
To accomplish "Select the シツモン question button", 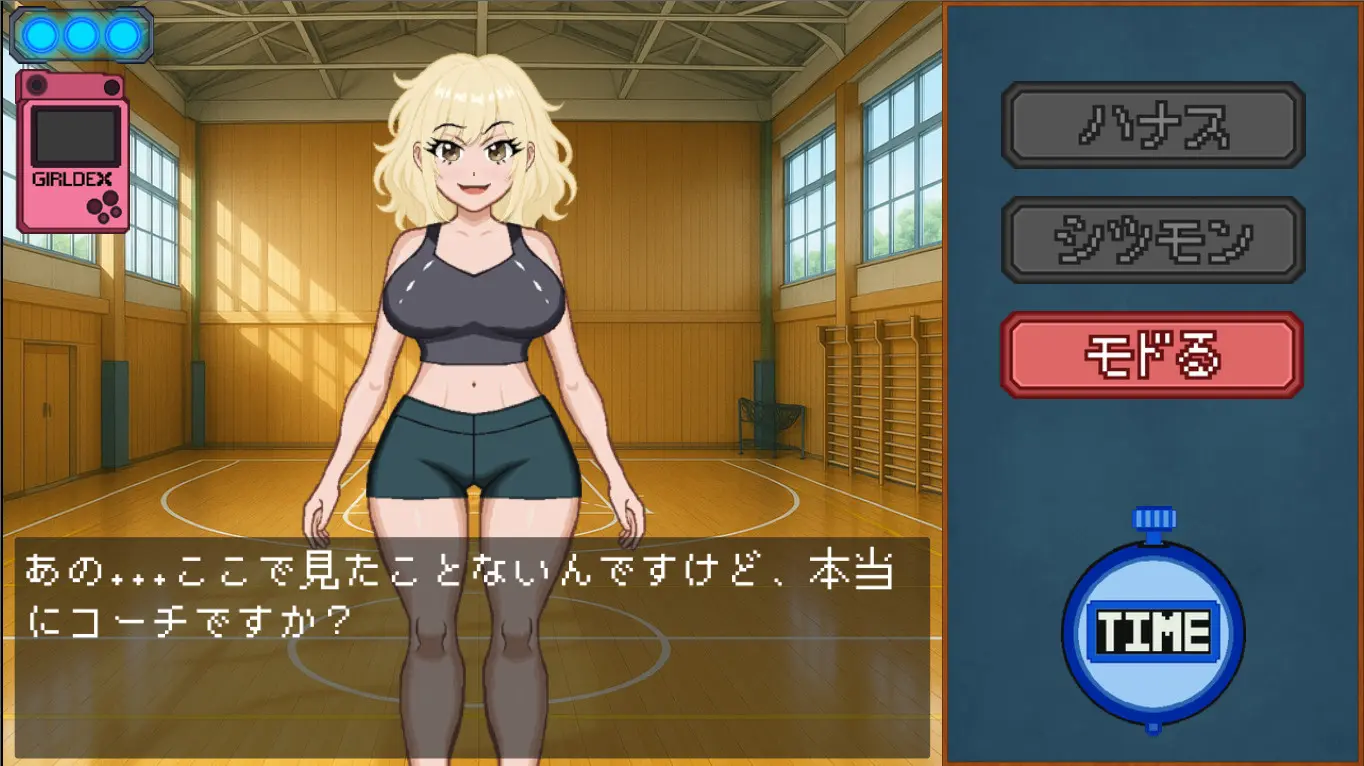I will pyautogui.click(x=1153, y=239).
